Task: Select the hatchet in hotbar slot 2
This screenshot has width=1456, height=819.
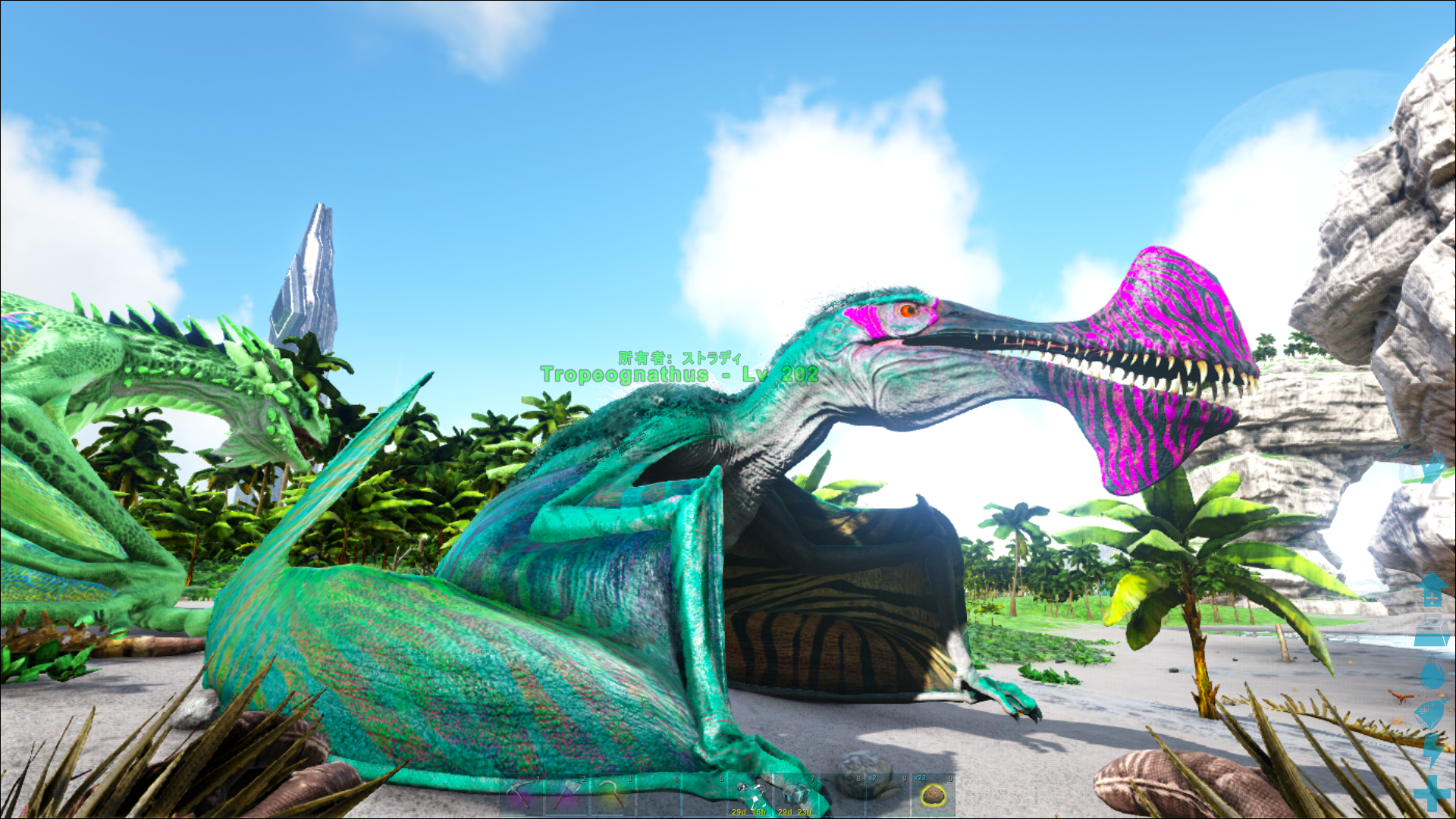Action: click(x=567, y=795)
